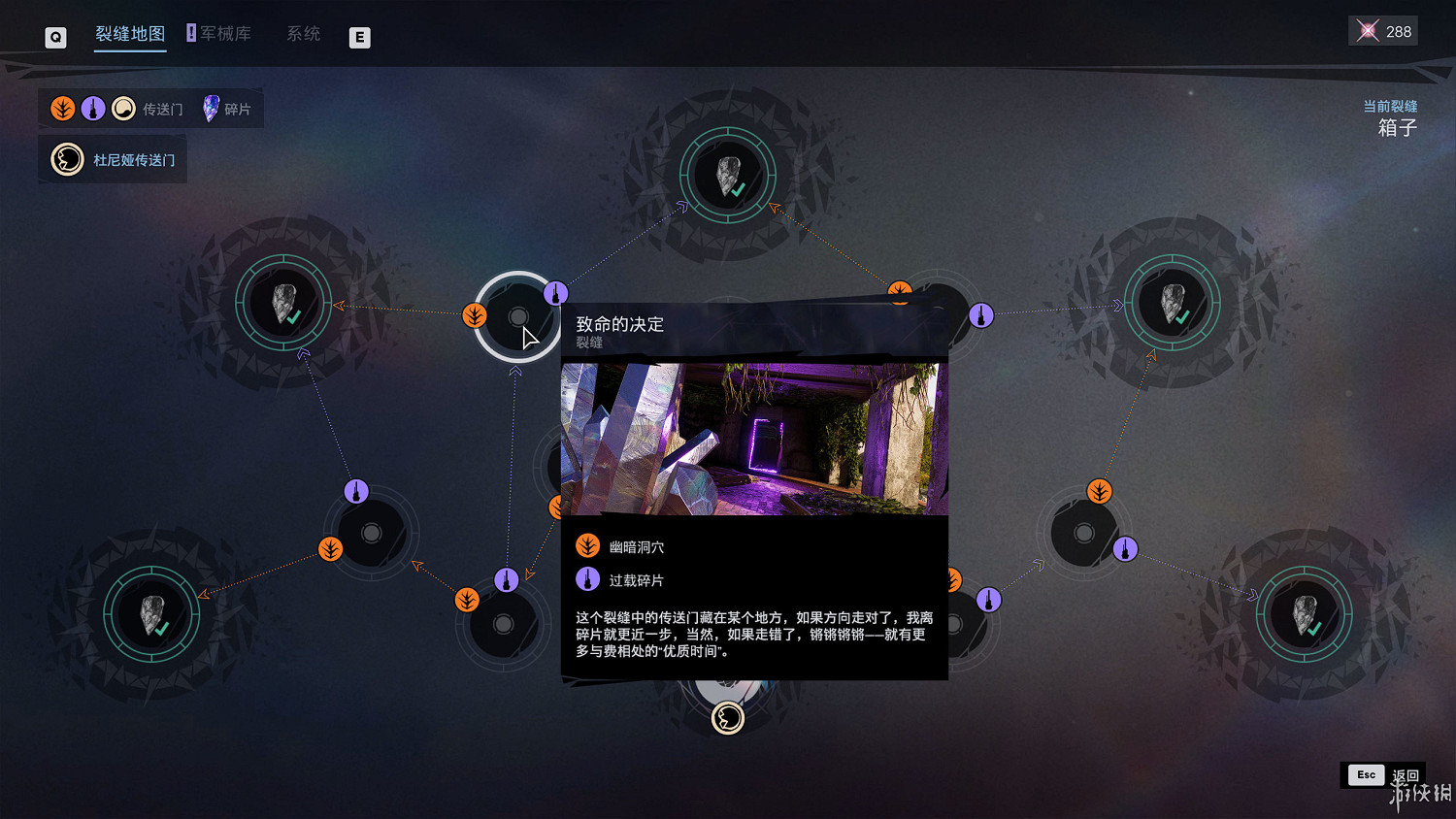Toggle the completed shard node in the top-left area
Viewport: 1456px width, 819px height.
[283, 303]
